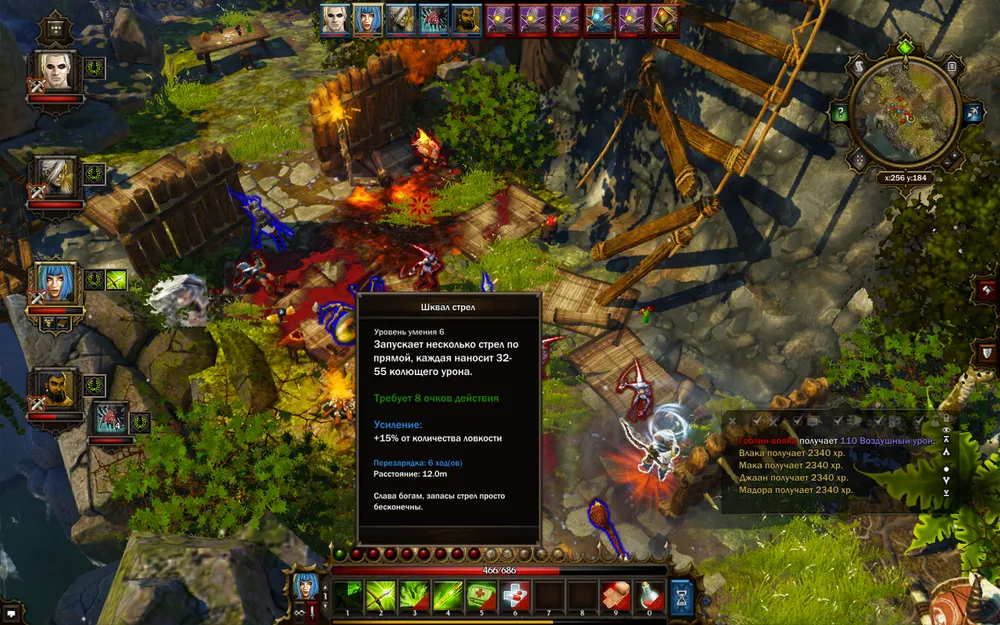Use the green arrow streak skill in slot 4
This screenshot has width=1000, height=625.
click(447, 595)
